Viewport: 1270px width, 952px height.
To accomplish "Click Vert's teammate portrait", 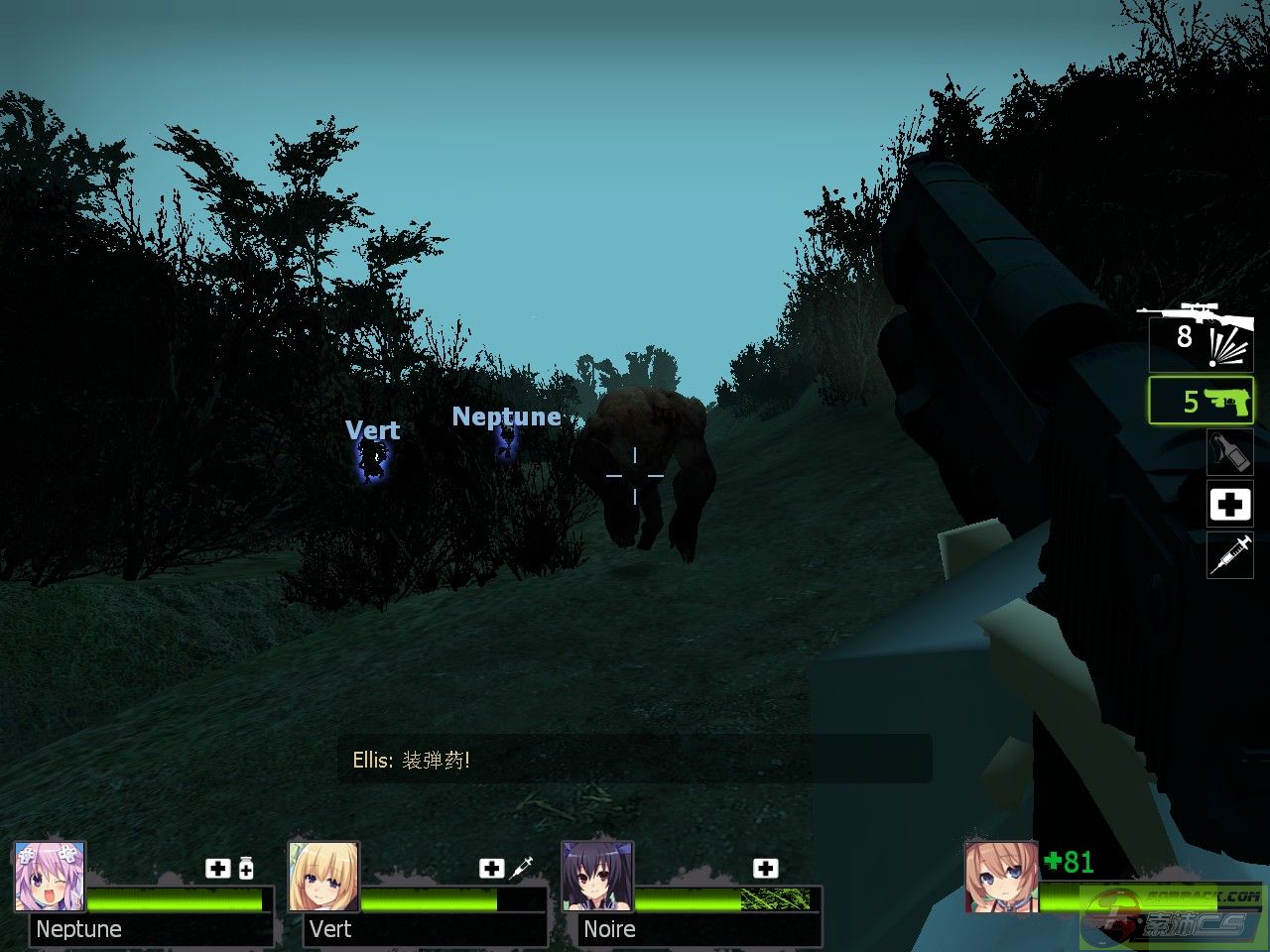I will click(x=323, y=877).
